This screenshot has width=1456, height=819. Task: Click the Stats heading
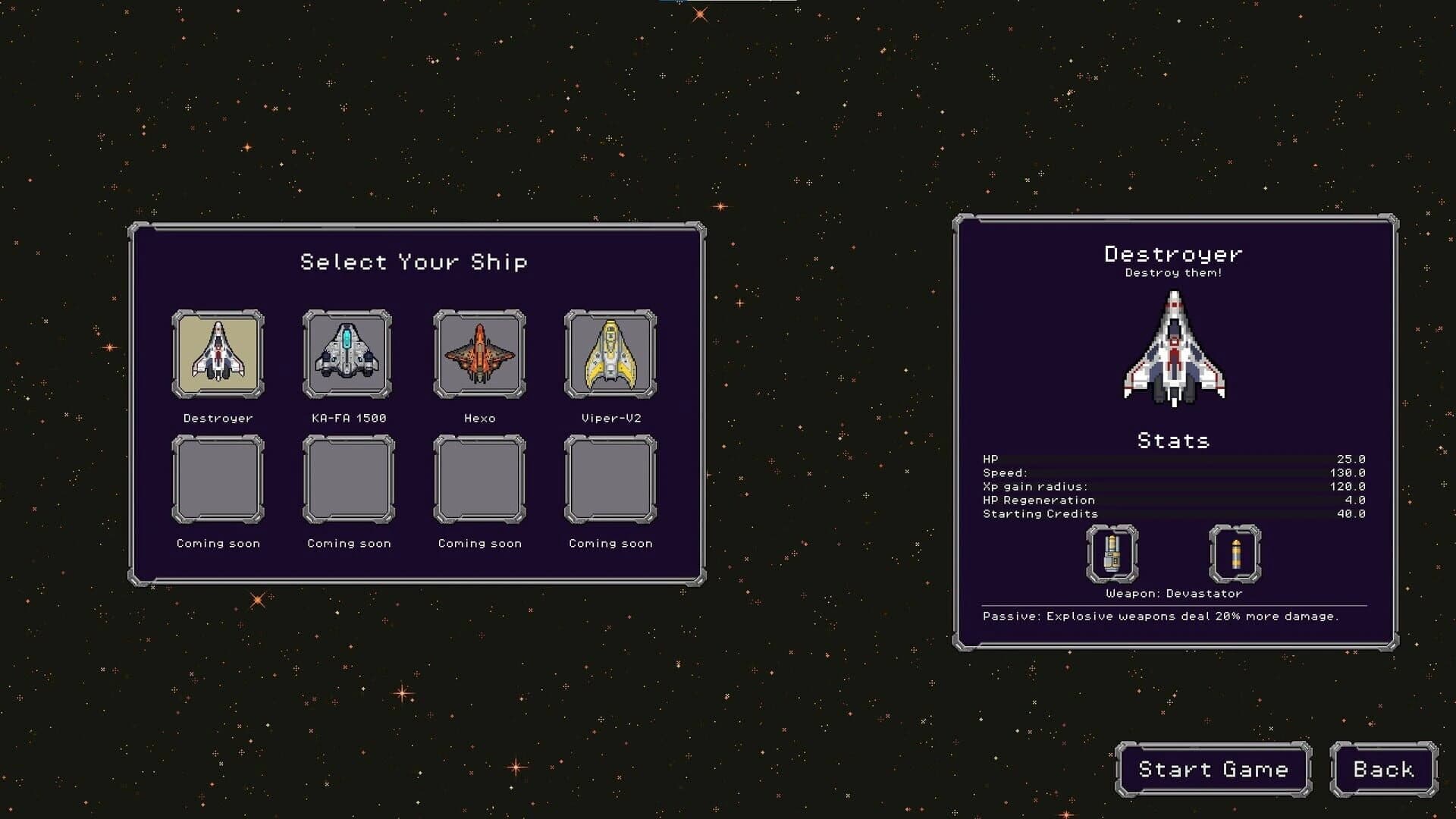1172,440
